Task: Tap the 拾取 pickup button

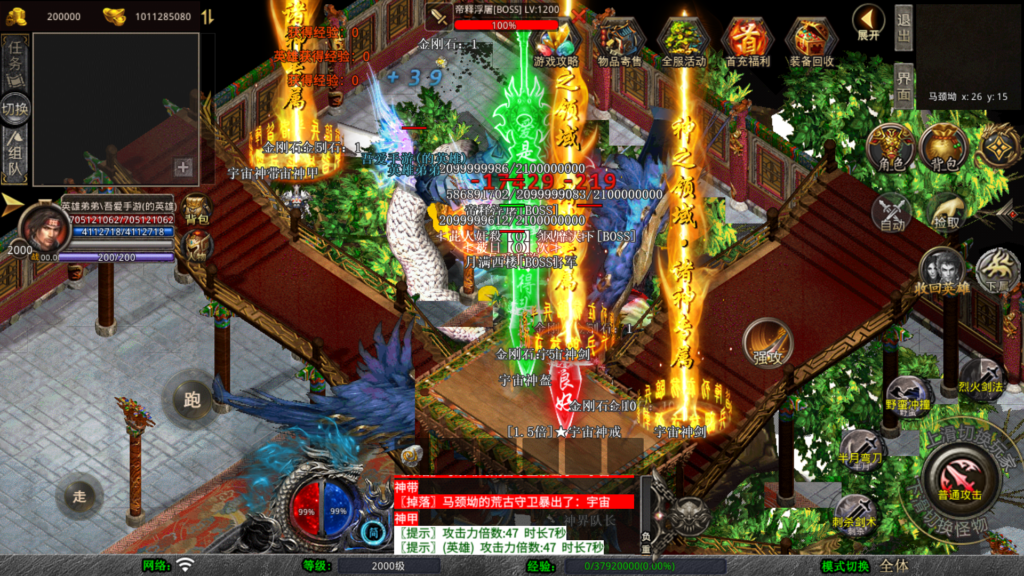Action: pyautogui.click(x=944, y=213)
